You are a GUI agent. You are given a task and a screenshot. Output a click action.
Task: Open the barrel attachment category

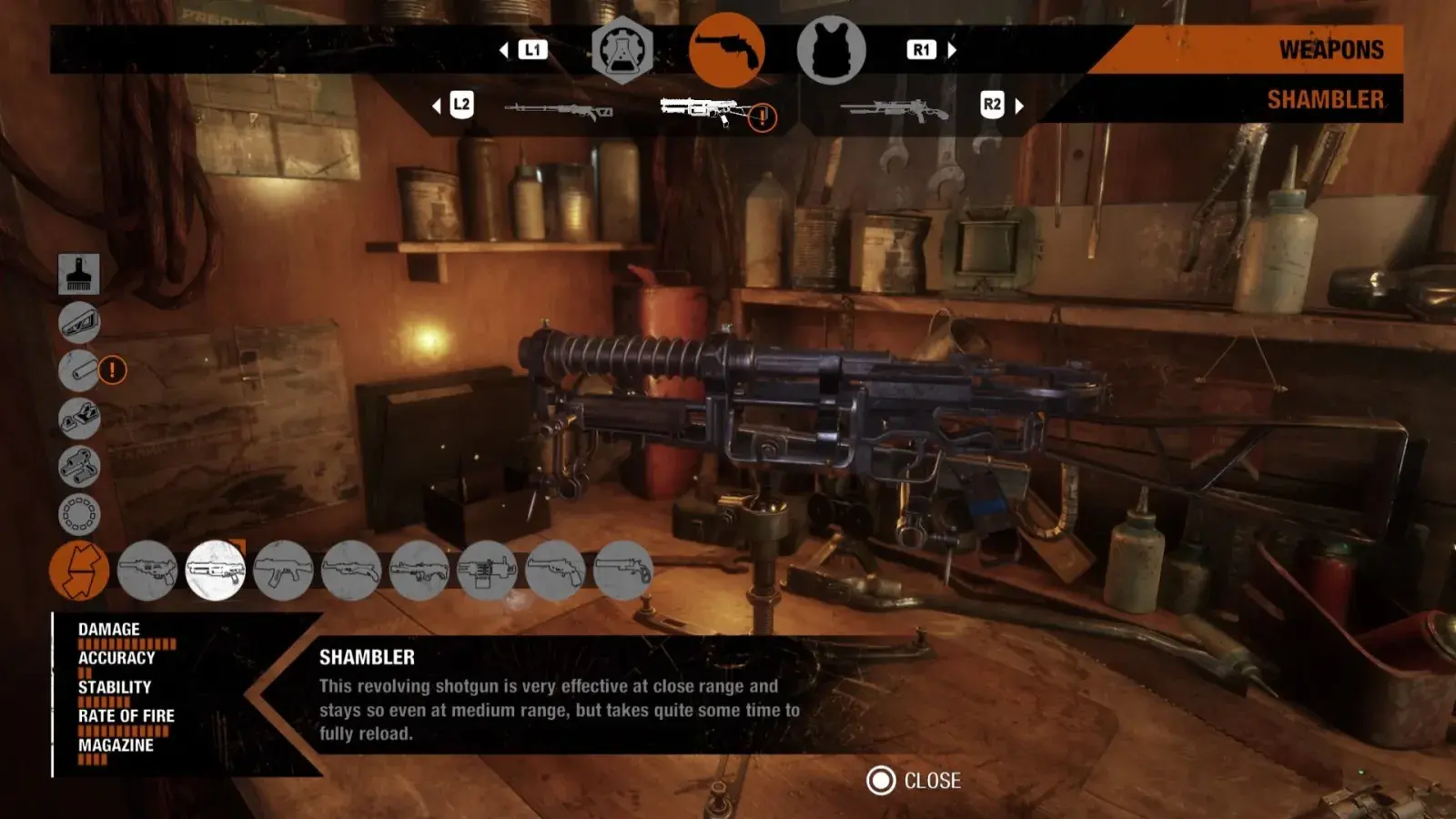[x=79, y=370]
